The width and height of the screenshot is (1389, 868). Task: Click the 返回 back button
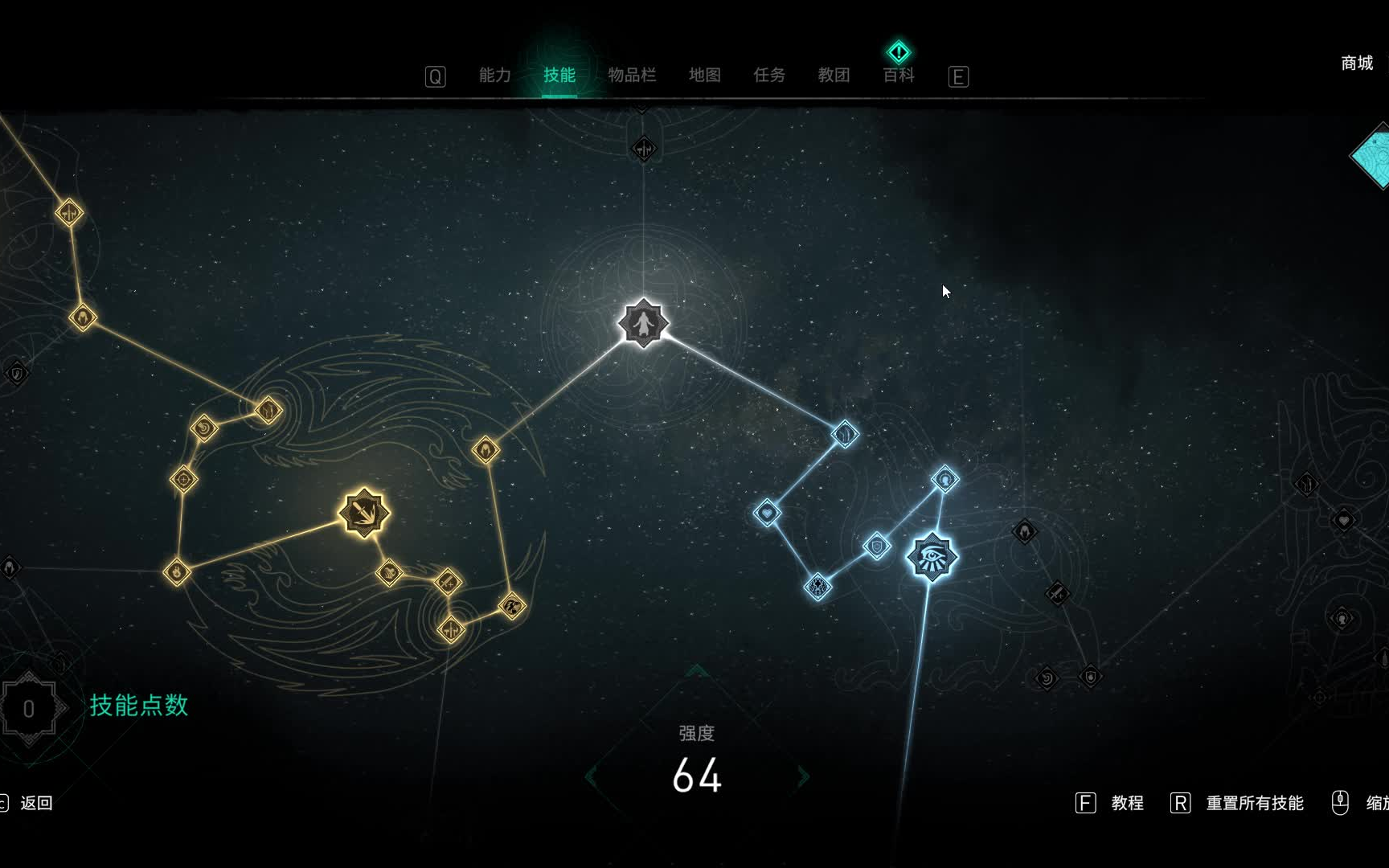click(35, 803)
